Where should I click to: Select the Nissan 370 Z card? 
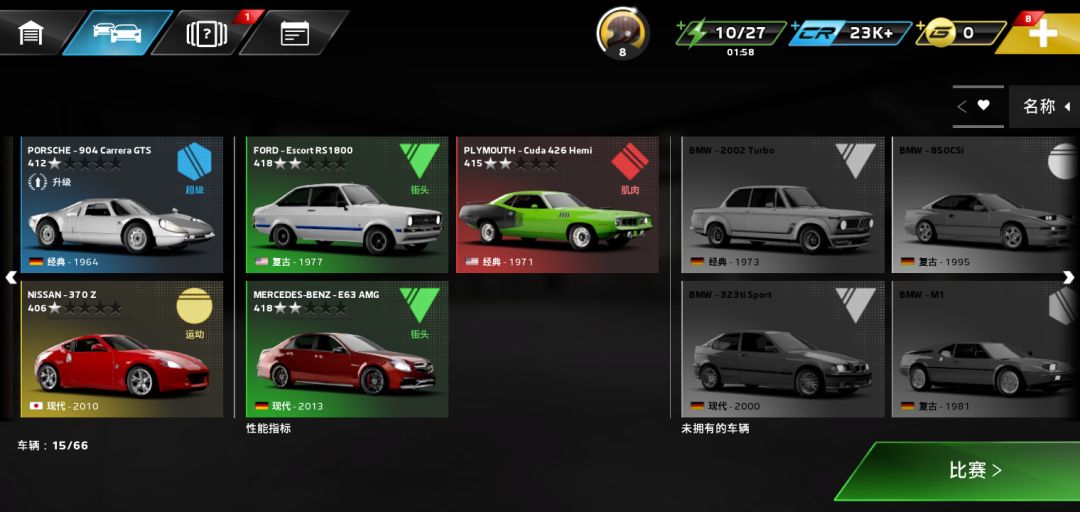click(x=122, y=349)
